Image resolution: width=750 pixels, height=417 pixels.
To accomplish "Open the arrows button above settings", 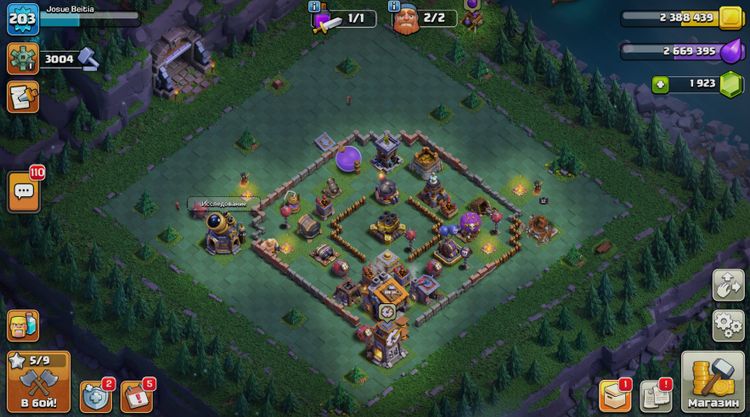I will pyautogui.click(x=727, y=285).
